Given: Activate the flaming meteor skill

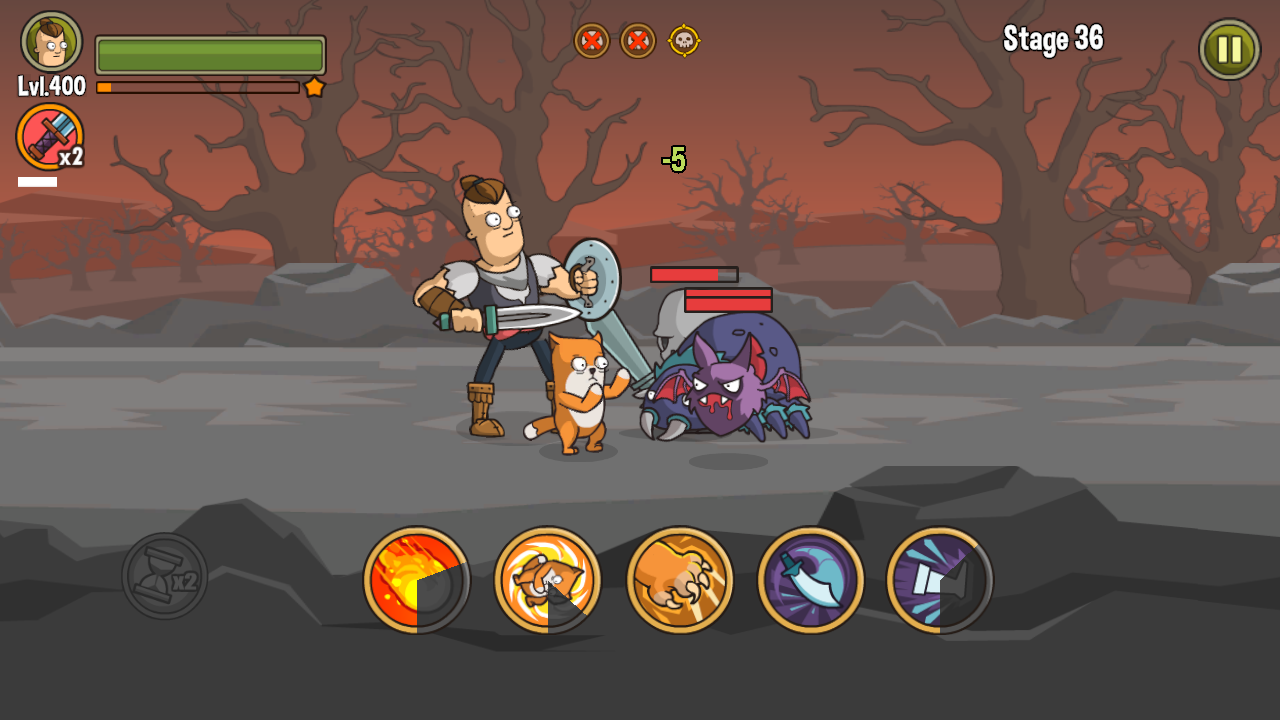Looking at the screenshot, I should point(418,580).
